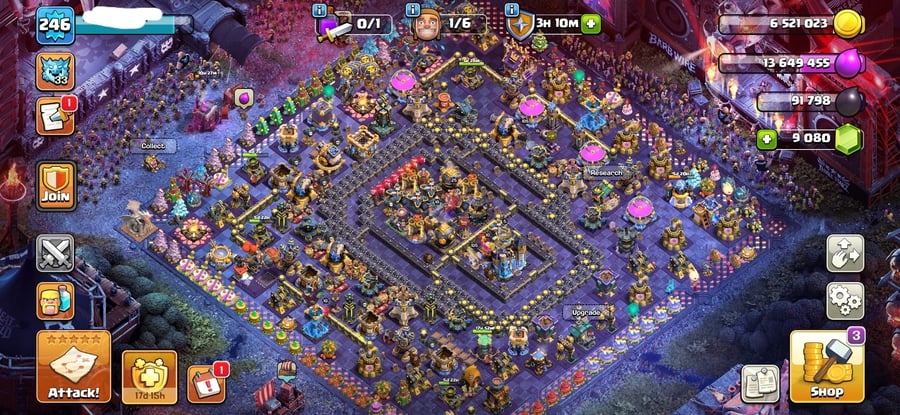Open the messages scroll with red notification
900x415 pixels.
point(55,116)
